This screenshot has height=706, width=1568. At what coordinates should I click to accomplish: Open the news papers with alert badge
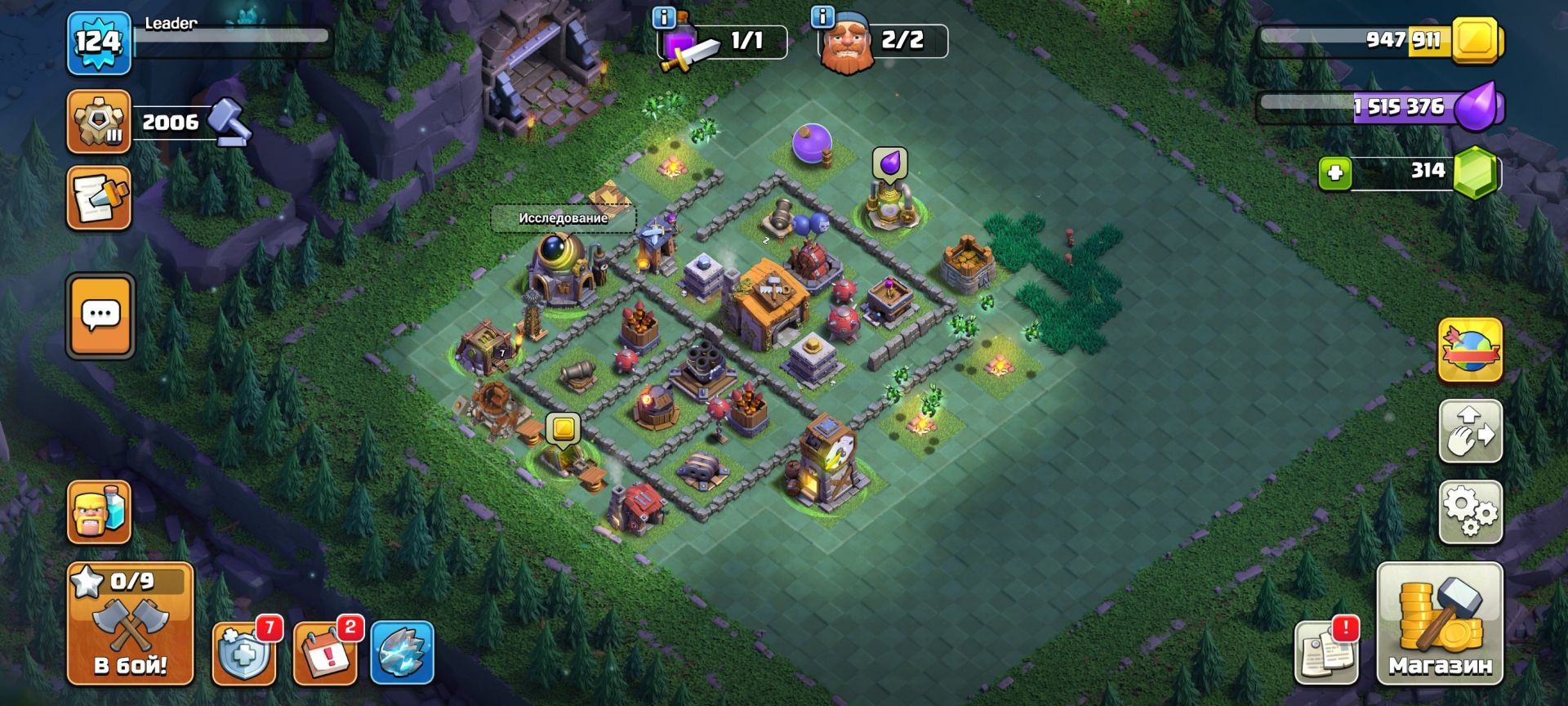coord(1326,654)
